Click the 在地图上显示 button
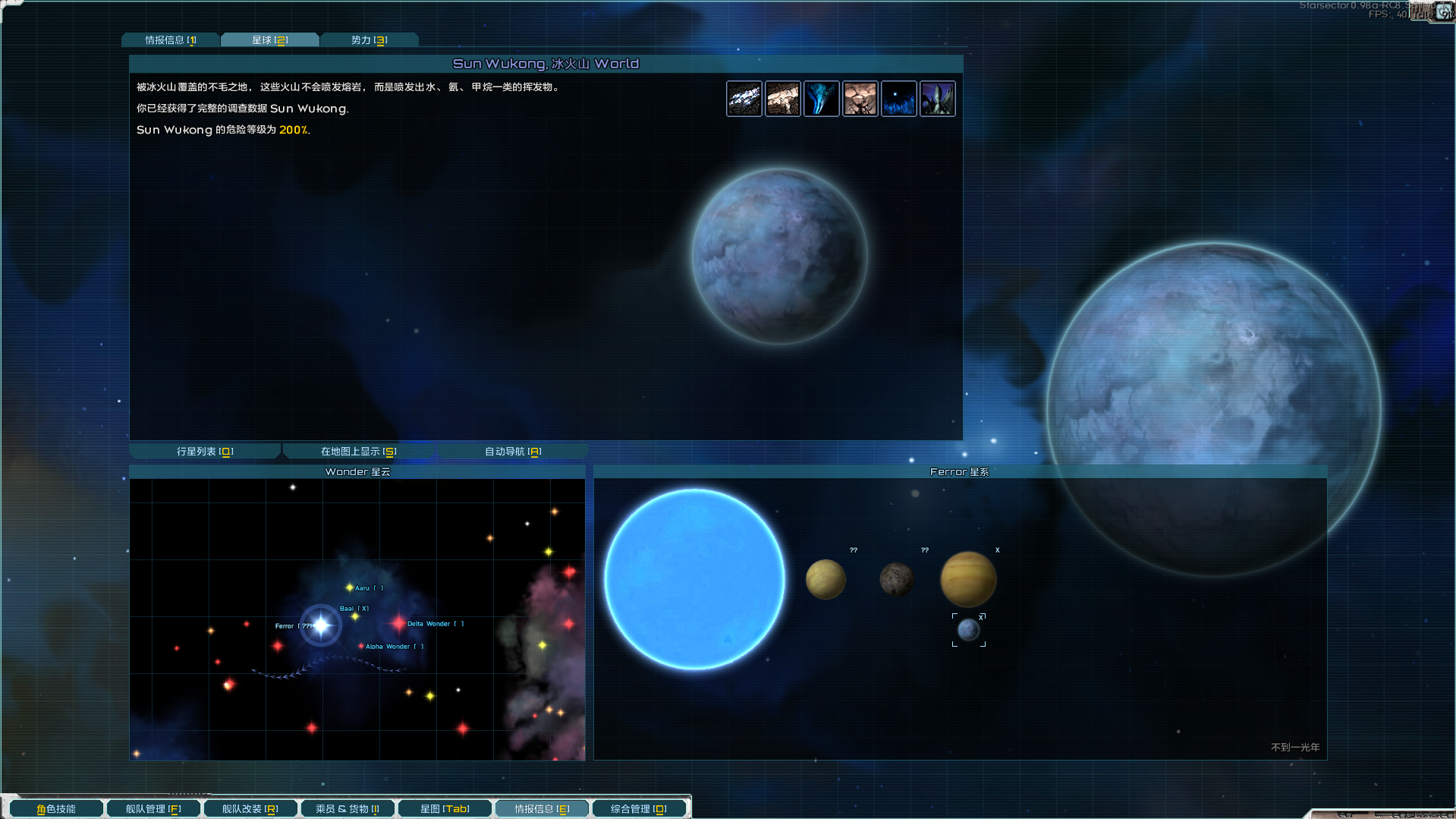 point(358,452)
